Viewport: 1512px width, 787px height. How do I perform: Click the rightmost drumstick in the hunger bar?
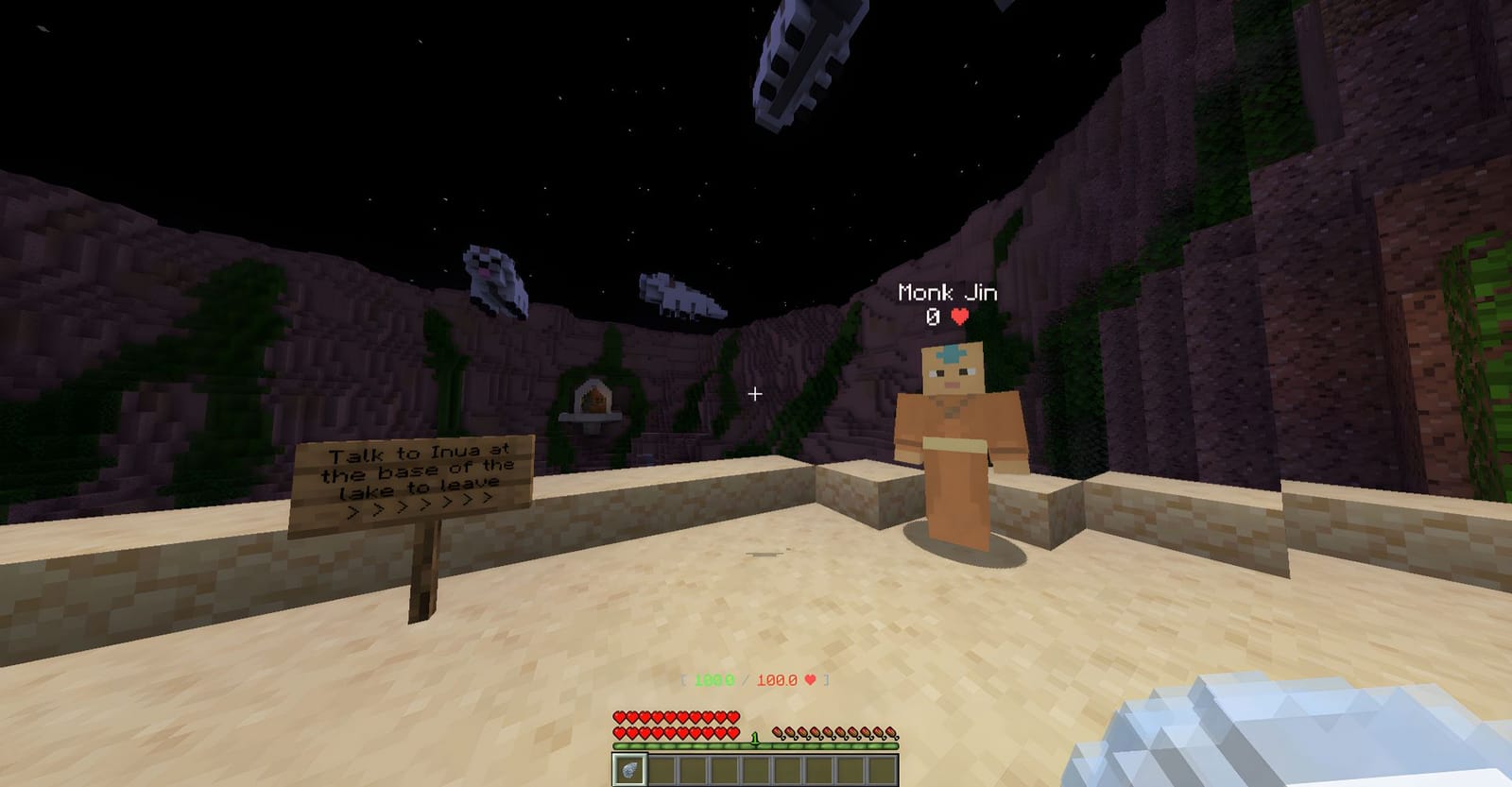click(889, 733)
